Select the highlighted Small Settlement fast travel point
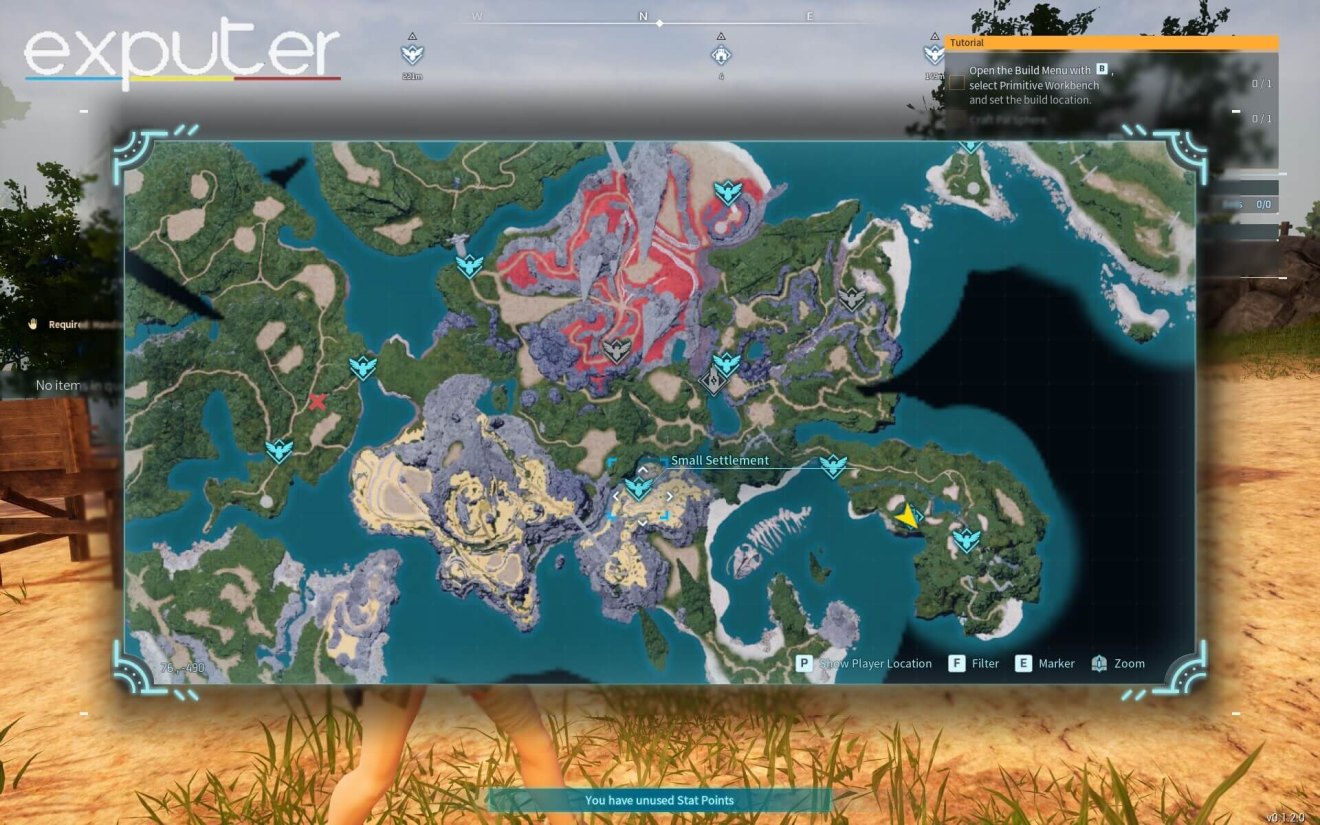 (x=638, y=488)
